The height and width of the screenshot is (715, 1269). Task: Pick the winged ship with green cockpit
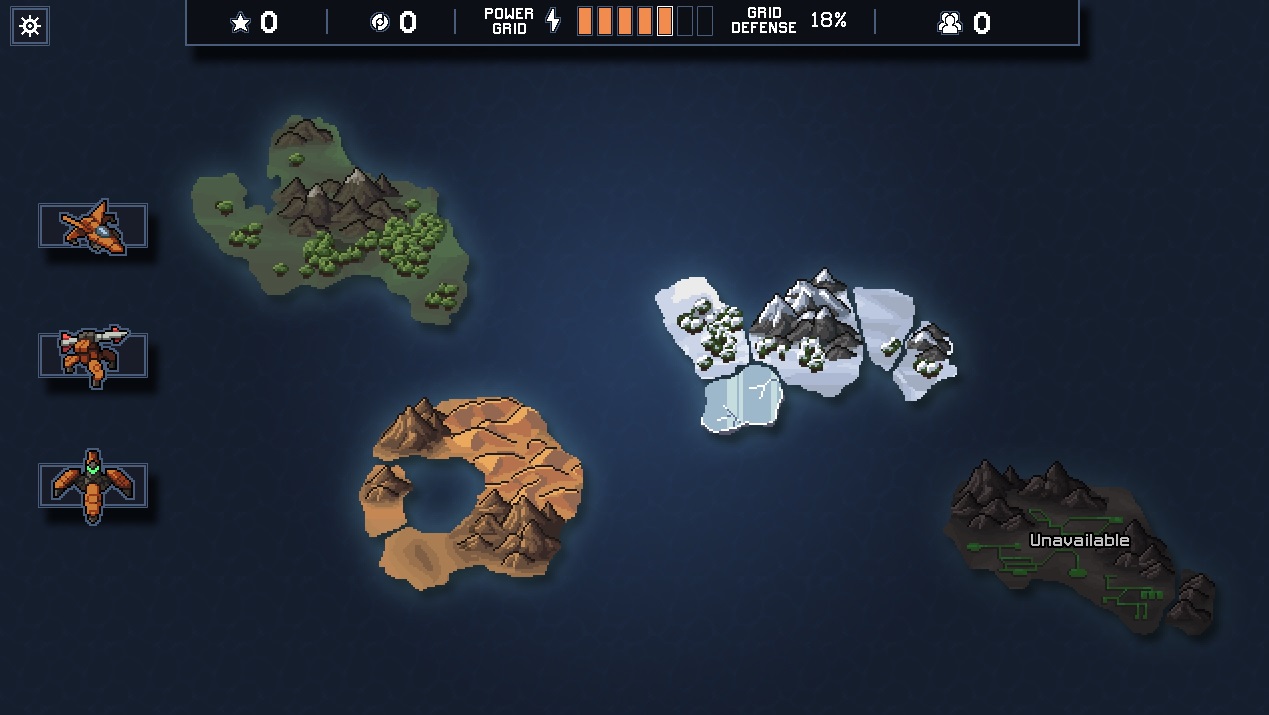[93, 485]
